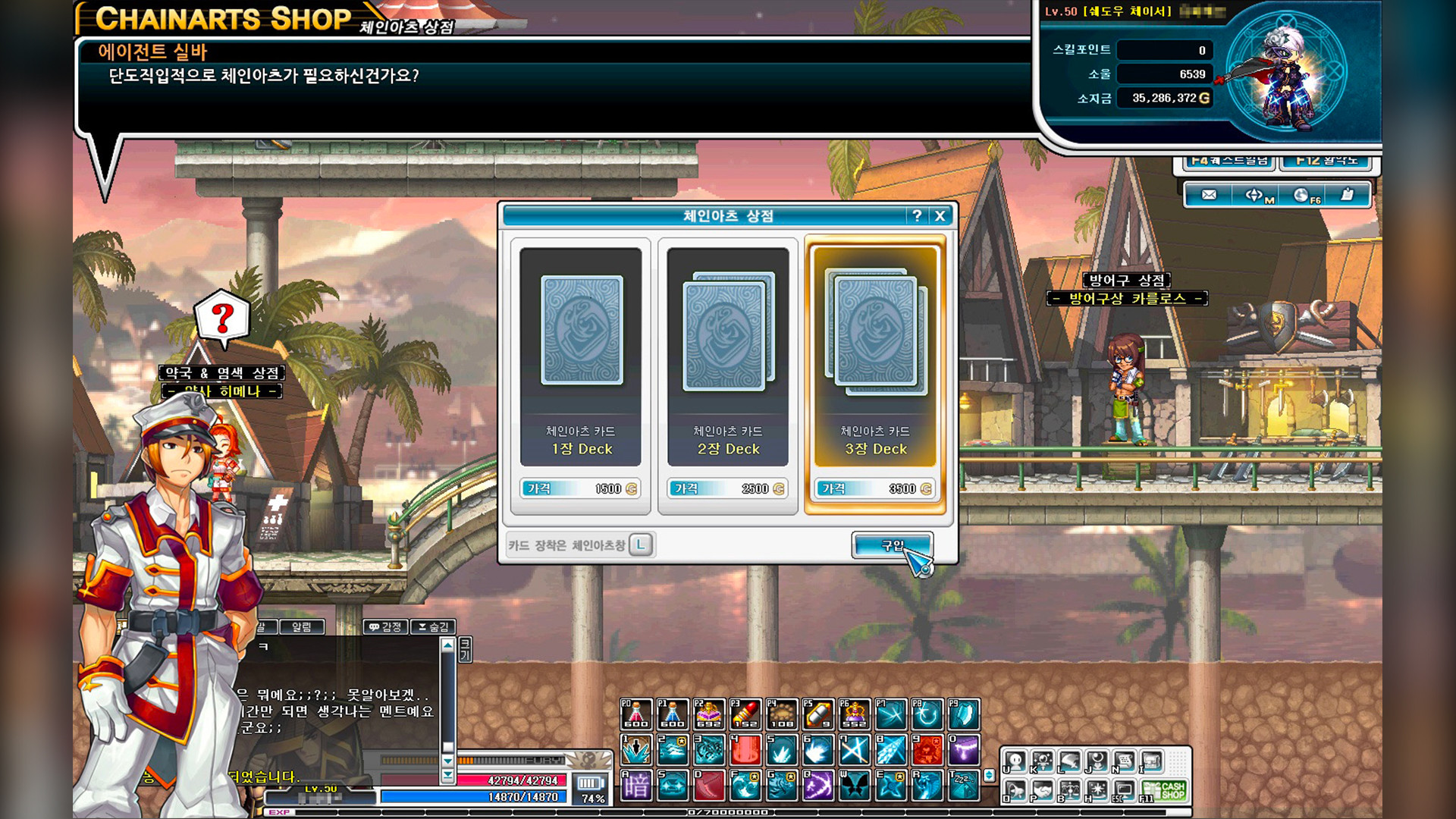
Task: Open the world map with the M icon
Action: pyautogui.click(x=1254, y=196)
